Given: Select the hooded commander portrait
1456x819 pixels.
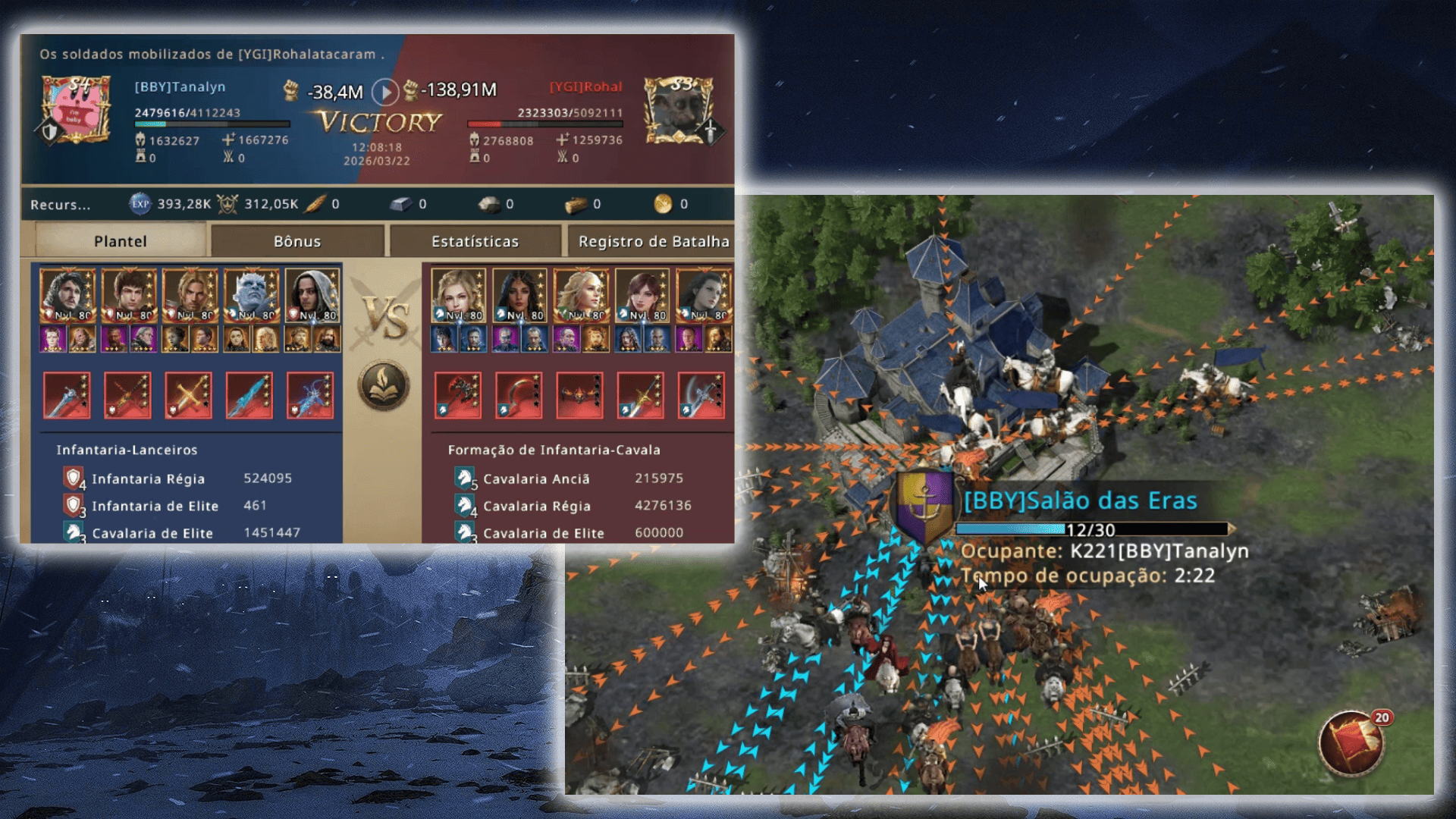Looking at the screenshot, I should click(312, 296).
